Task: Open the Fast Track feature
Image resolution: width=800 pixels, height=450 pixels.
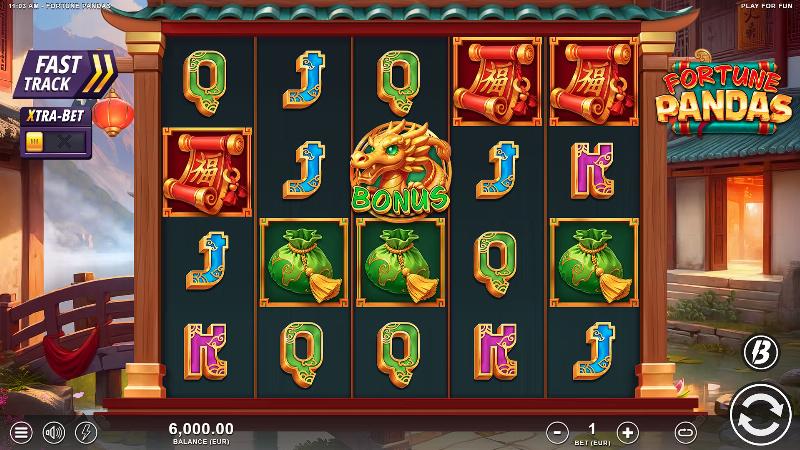Action: (64, 73)
